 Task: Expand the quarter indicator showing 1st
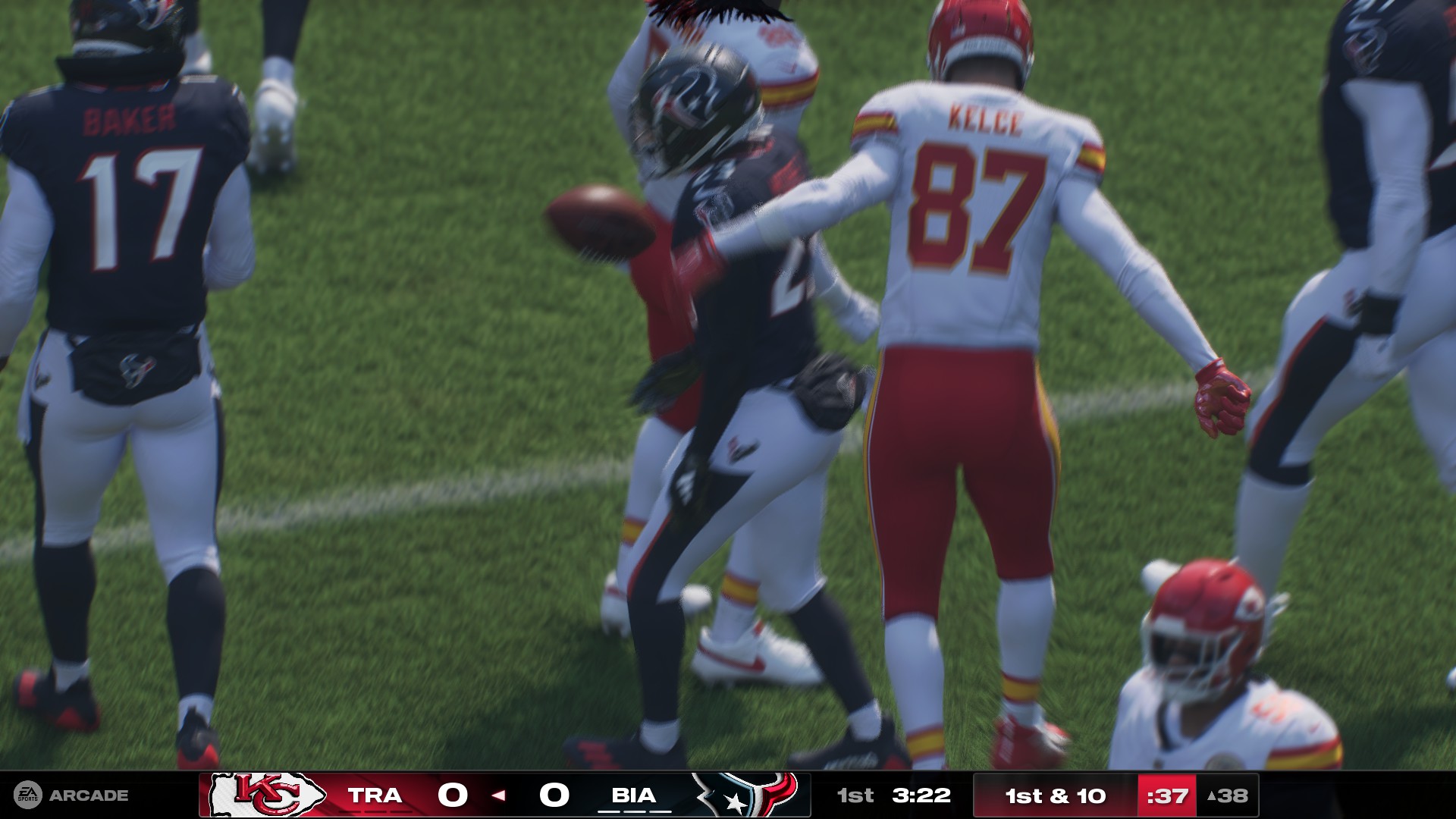point(854,796)
